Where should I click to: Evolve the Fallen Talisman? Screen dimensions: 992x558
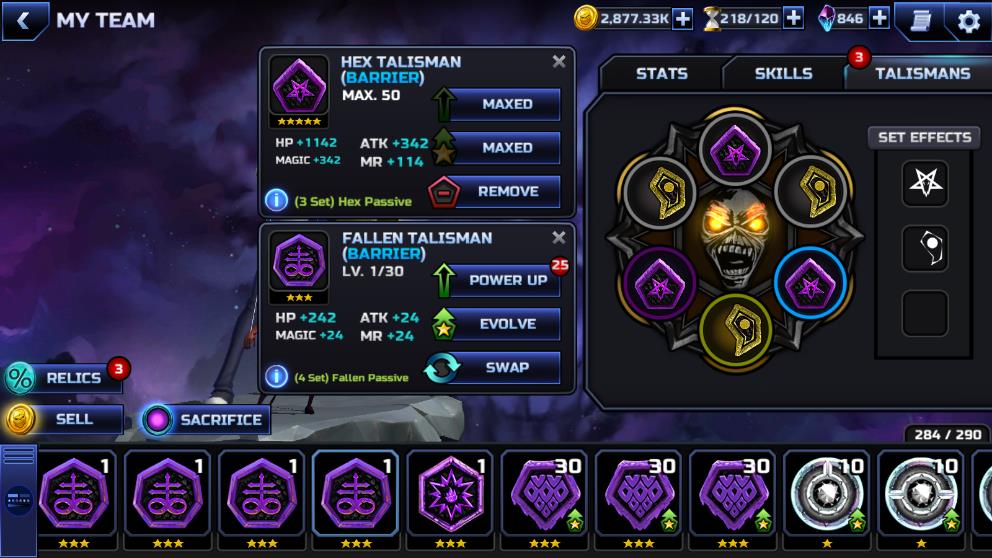494,324
